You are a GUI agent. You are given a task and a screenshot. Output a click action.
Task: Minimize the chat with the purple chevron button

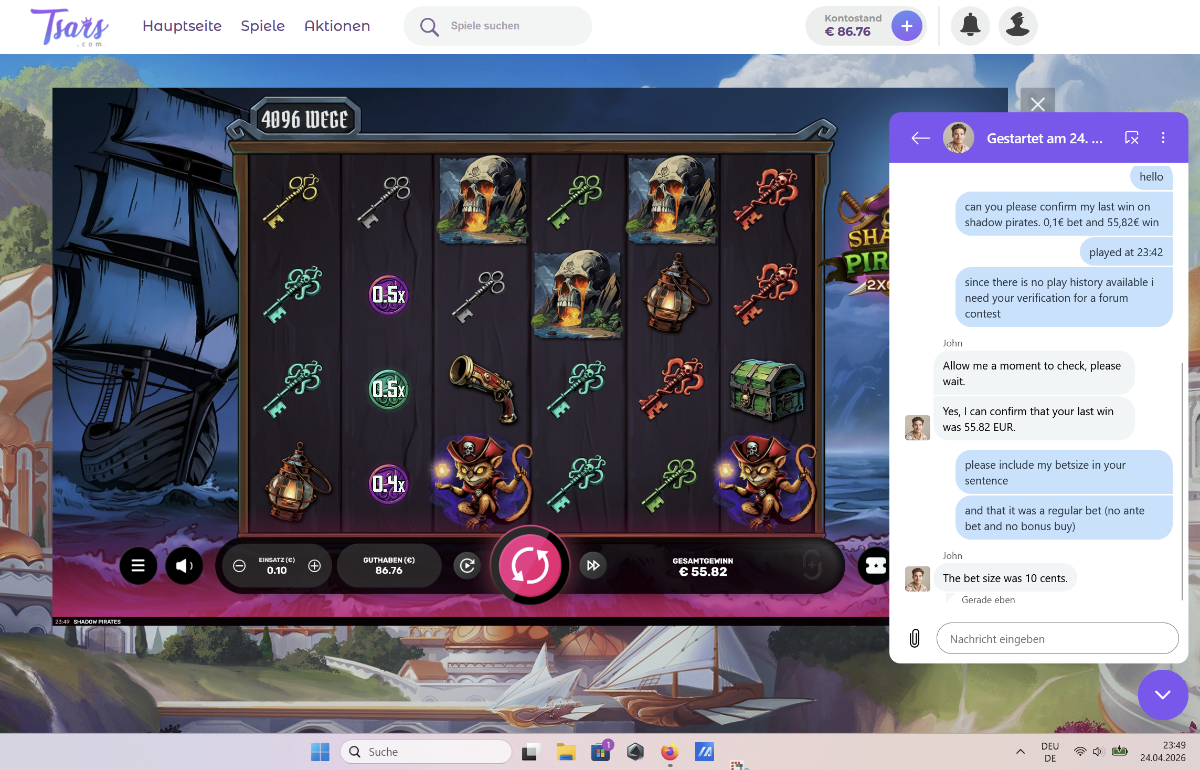click(x=1162, y=694)
